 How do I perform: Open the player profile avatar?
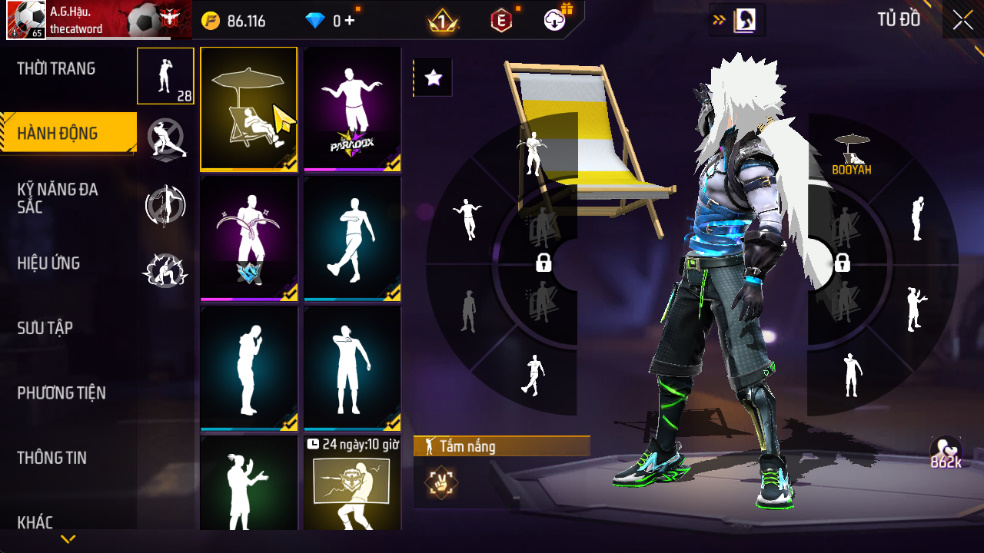24,20
